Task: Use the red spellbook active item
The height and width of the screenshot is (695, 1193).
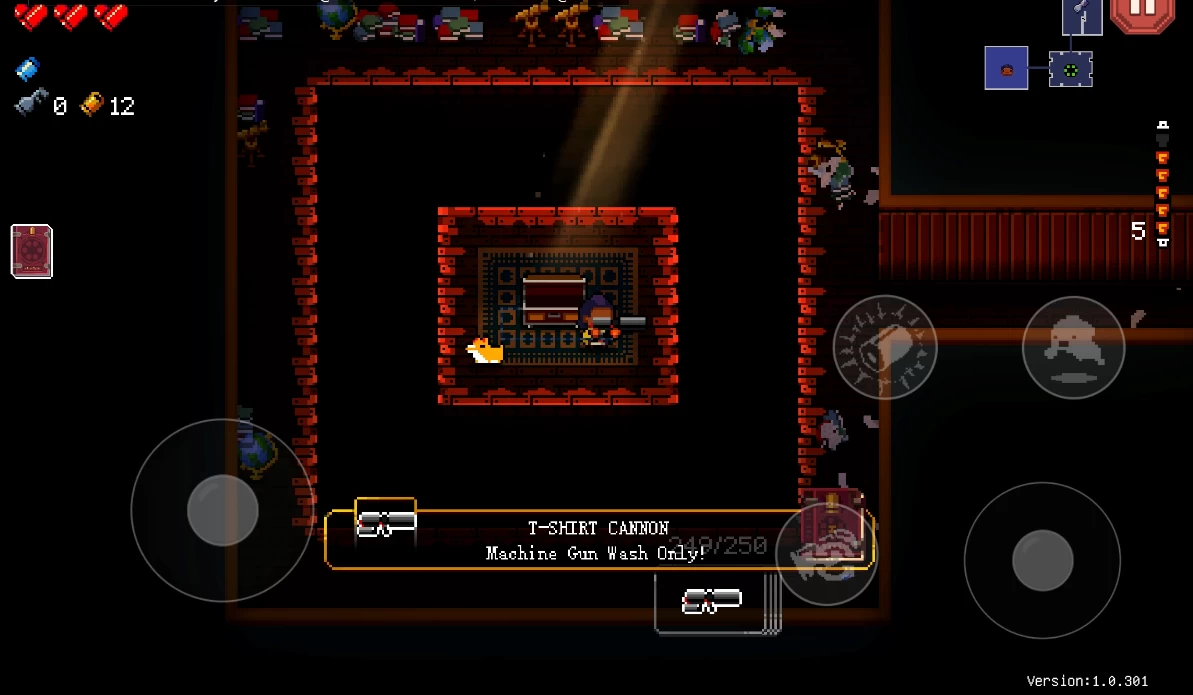Action: click(x=32, y=251)
